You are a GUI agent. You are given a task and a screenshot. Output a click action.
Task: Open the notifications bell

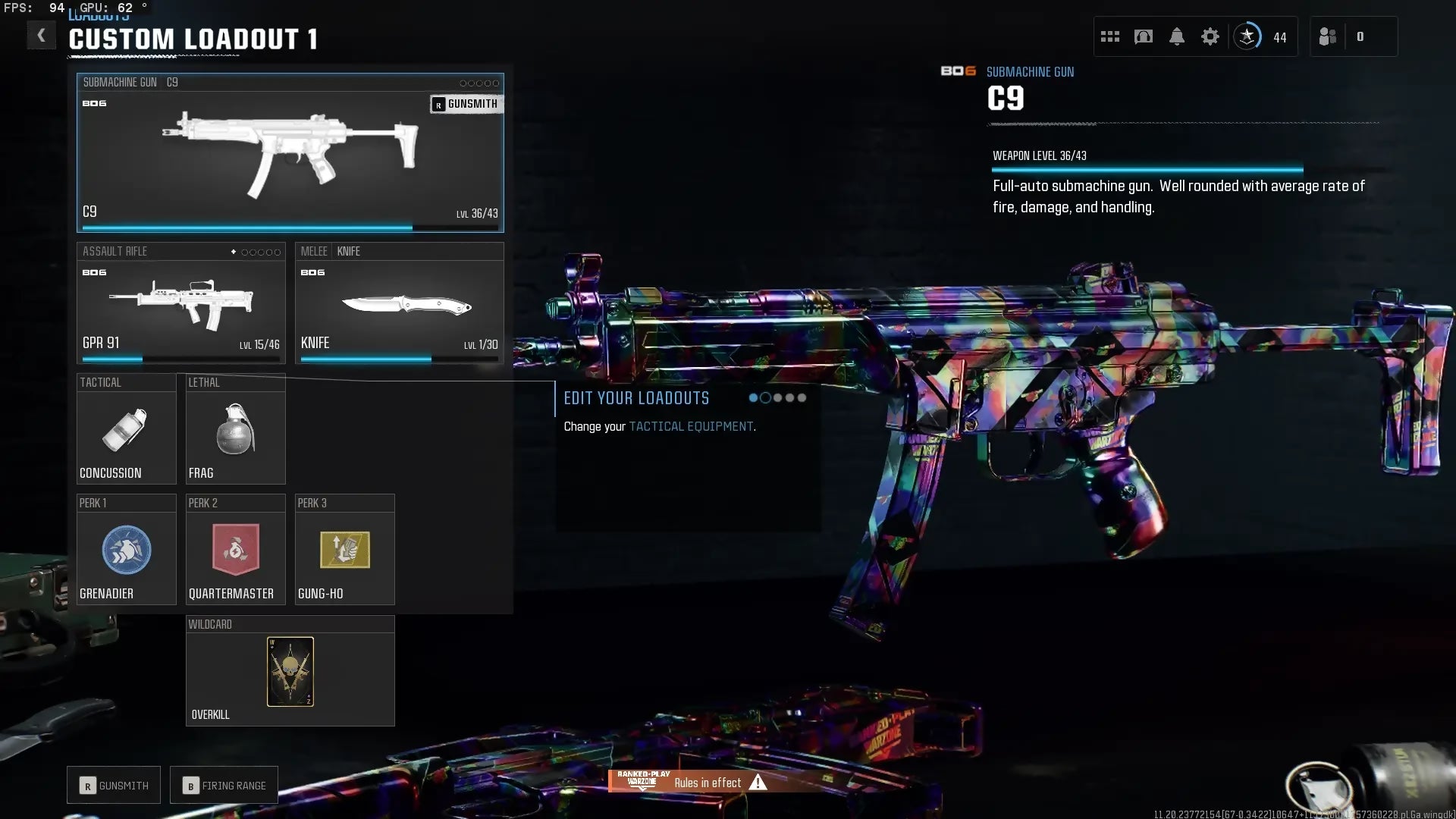tap(1177, 36)
